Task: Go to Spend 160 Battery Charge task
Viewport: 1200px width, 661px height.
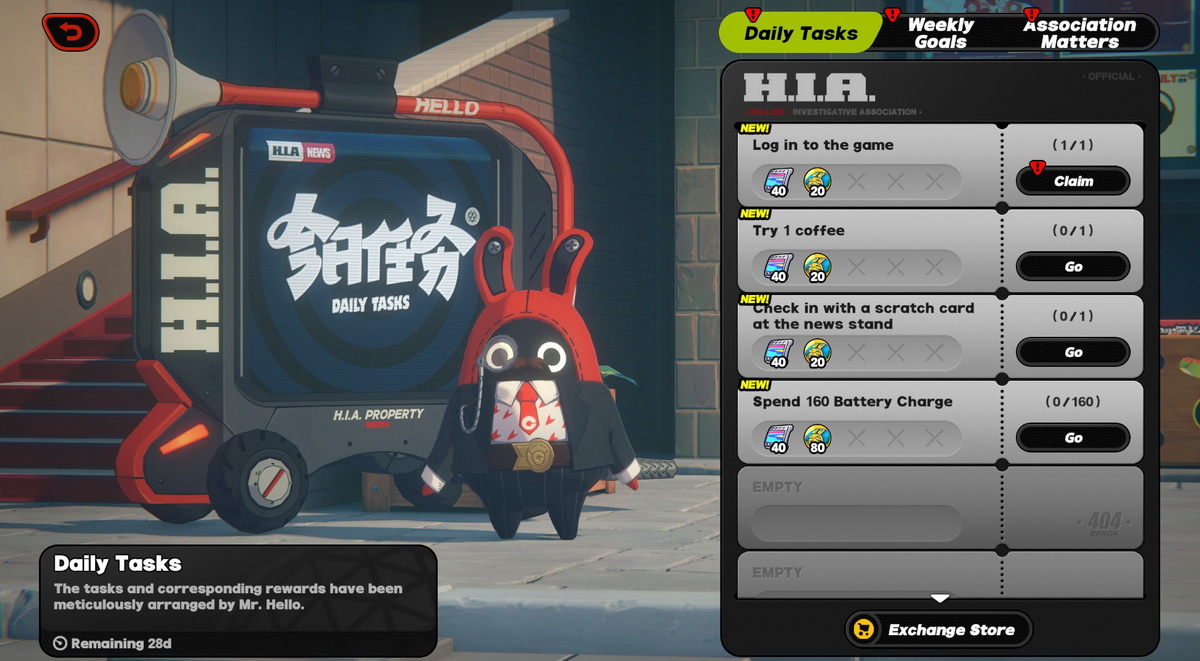Action: (1073, 438)
